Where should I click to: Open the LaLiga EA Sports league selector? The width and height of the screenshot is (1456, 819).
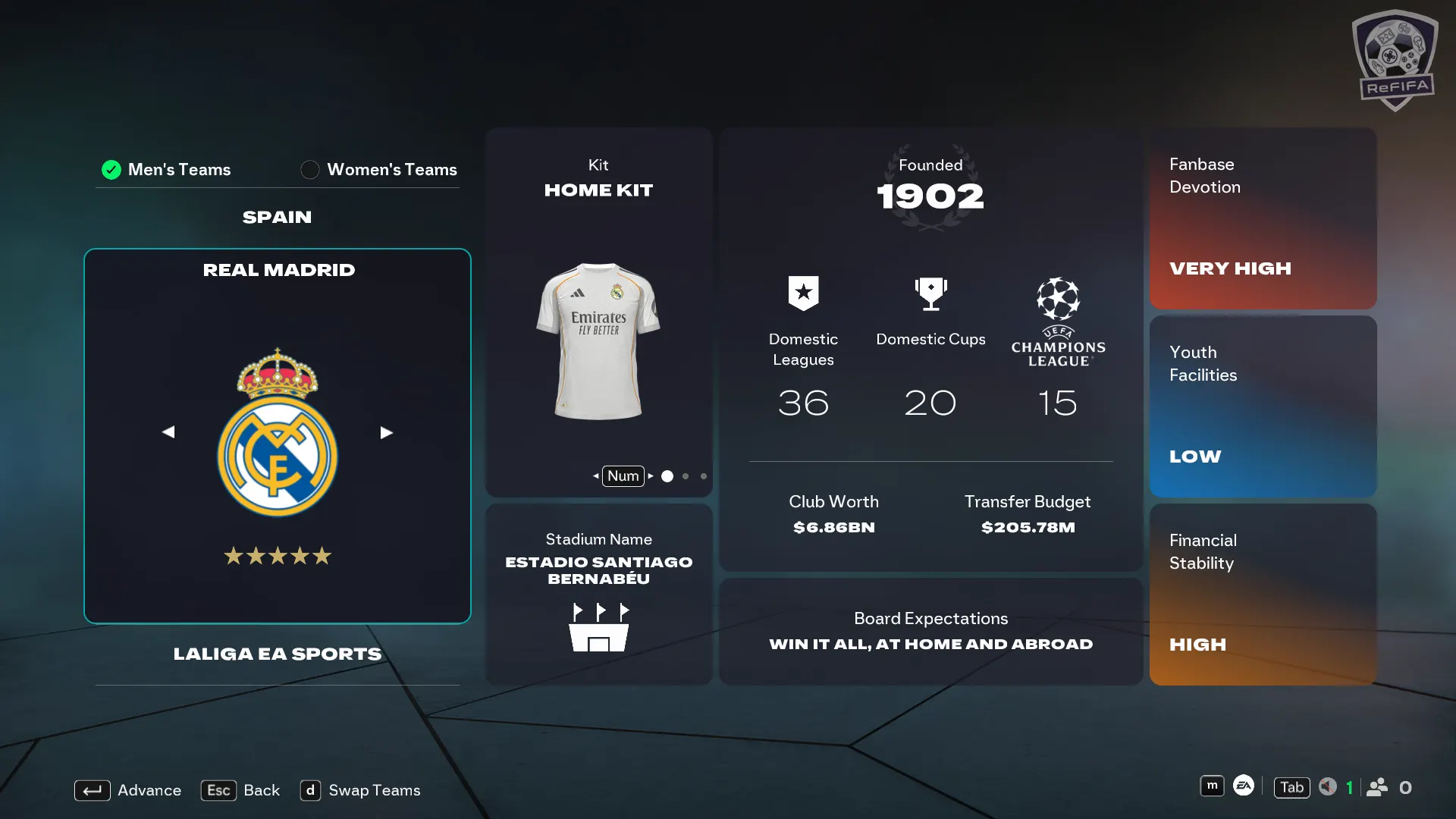click(x=277, y=654)
